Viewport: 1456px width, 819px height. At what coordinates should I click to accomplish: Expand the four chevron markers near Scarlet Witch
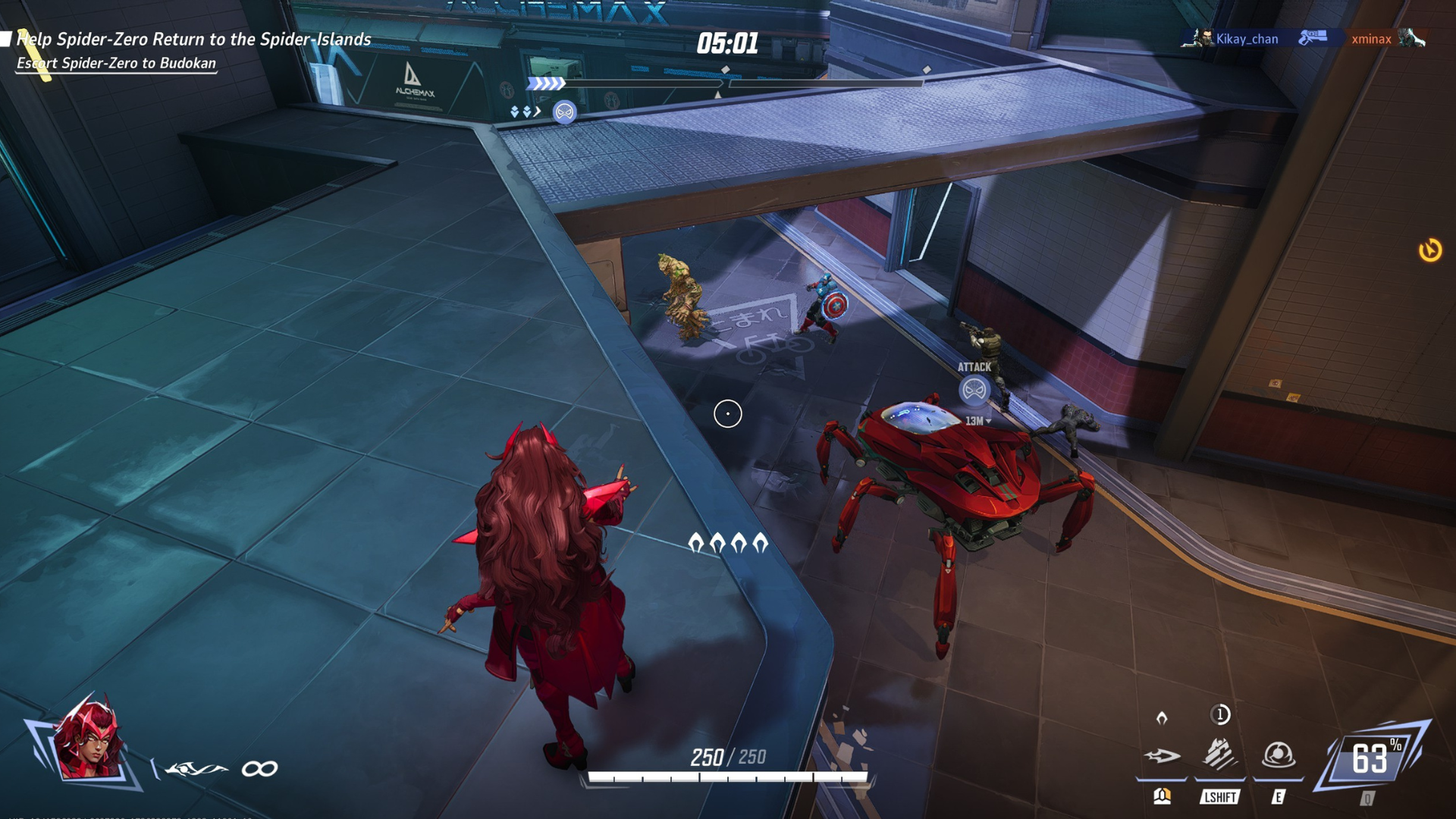click(x=726, y=543)
